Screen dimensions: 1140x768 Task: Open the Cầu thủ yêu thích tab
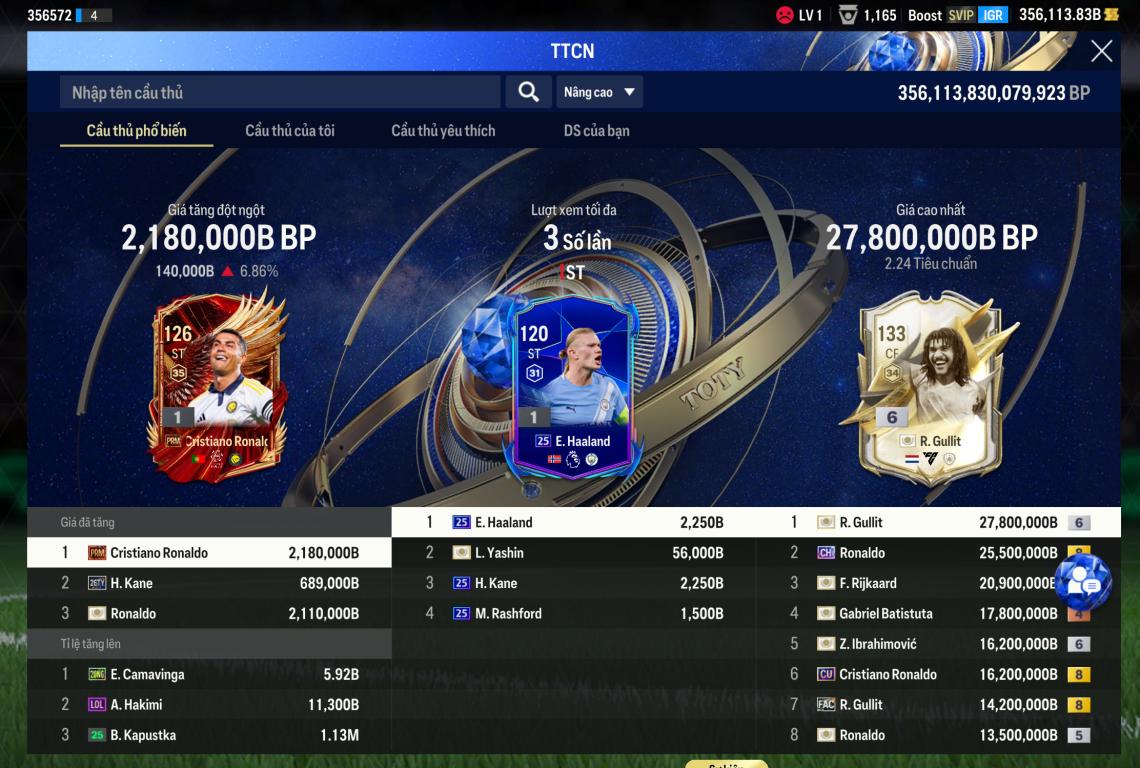coord(443,131)
